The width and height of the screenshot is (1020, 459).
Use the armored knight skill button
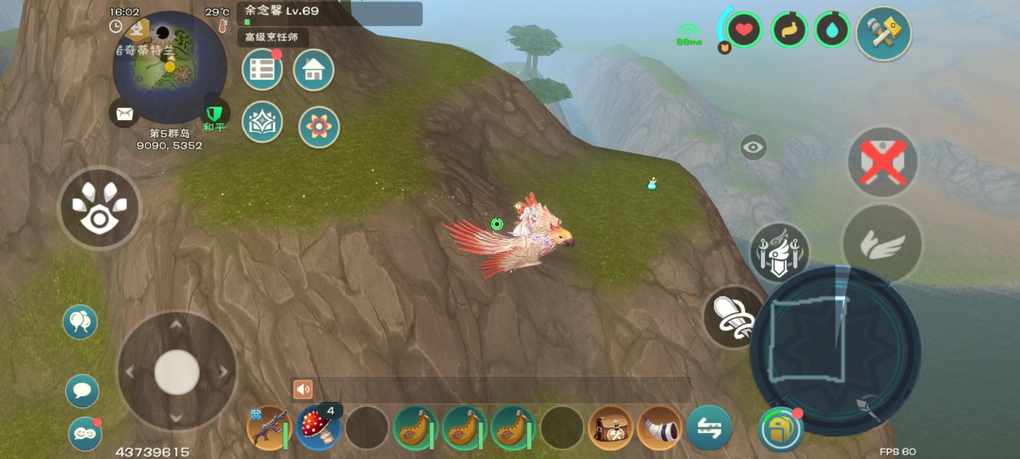pyautogui.click(x=779, y=251)
